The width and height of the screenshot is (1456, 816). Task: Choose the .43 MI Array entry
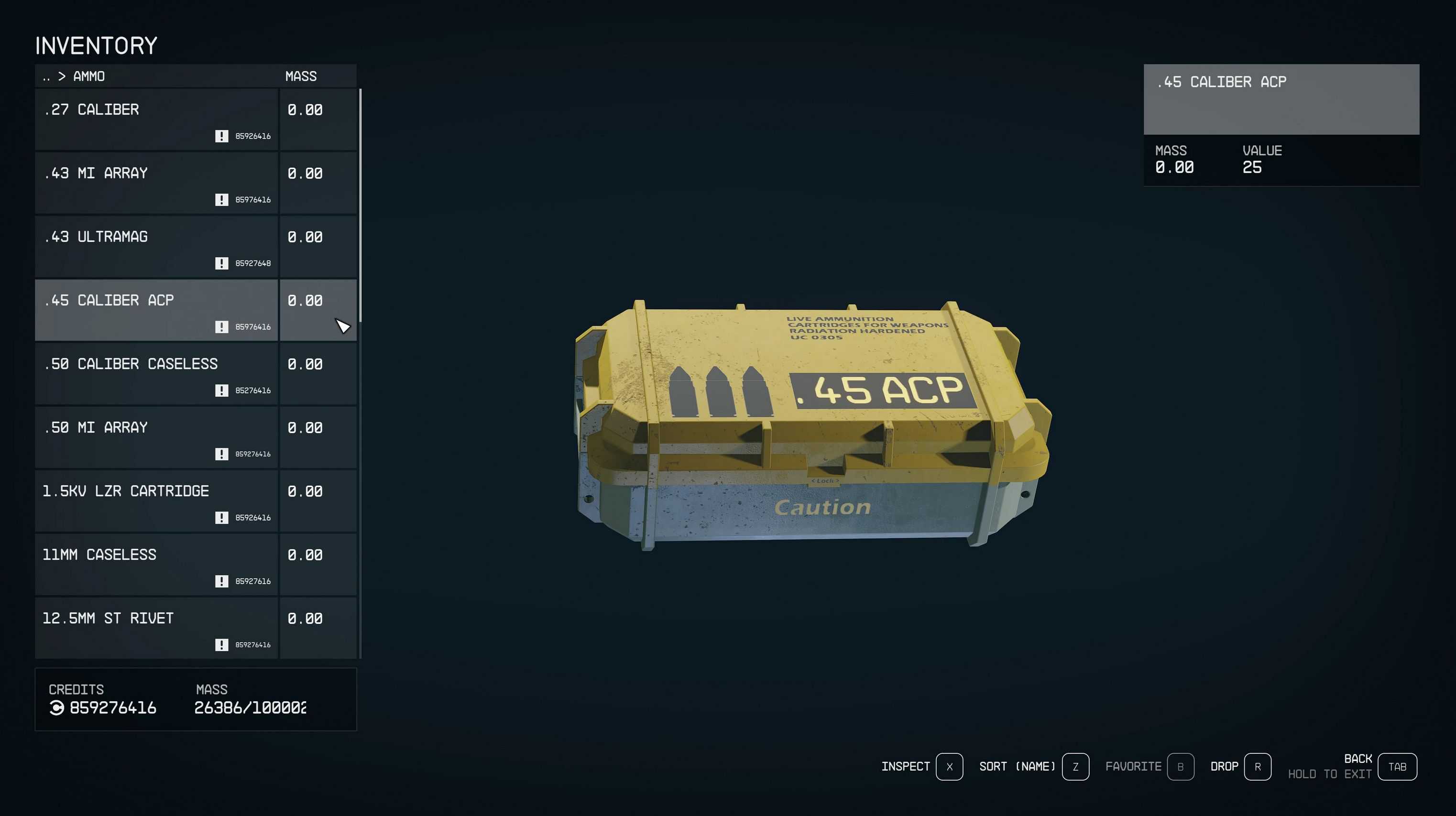click(x=156, y=183)
